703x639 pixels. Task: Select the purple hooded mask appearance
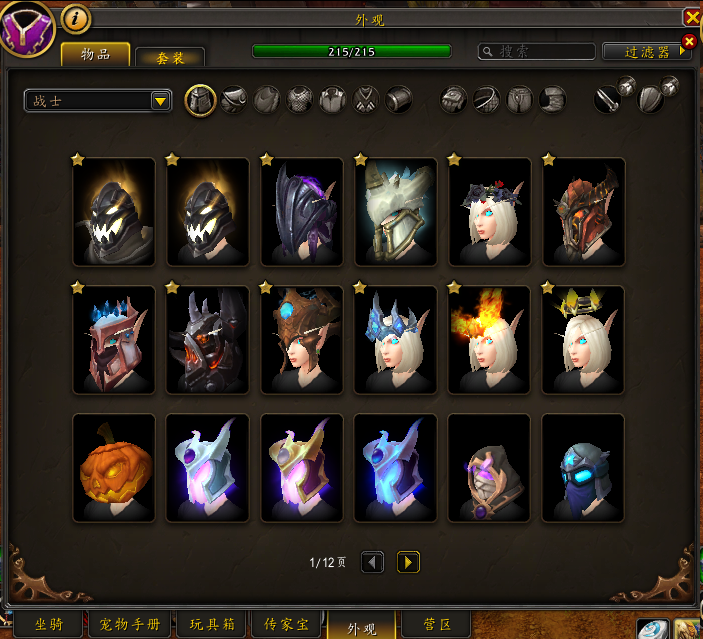489,467
